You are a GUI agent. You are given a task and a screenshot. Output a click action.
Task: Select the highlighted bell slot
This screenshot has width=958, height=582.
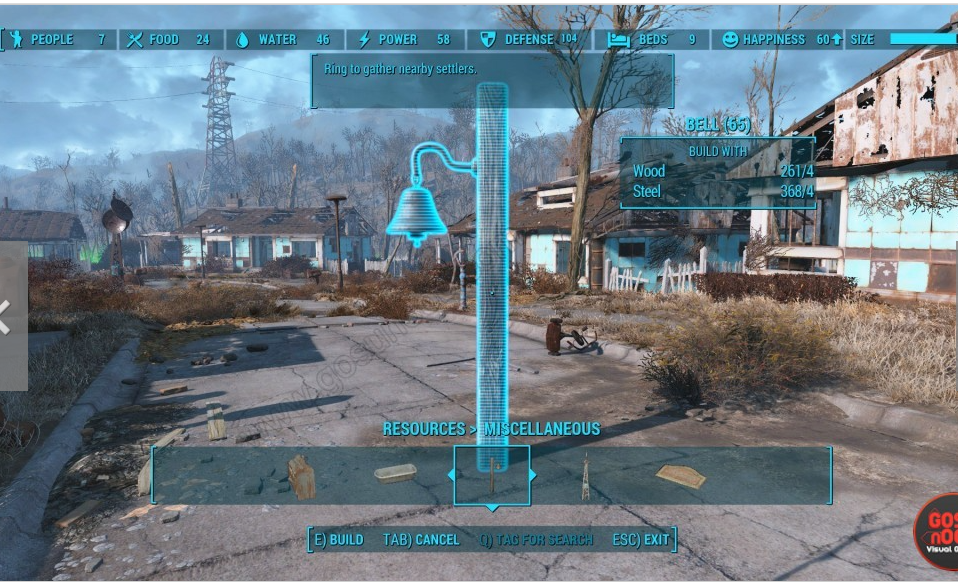[x=491, y=475]
